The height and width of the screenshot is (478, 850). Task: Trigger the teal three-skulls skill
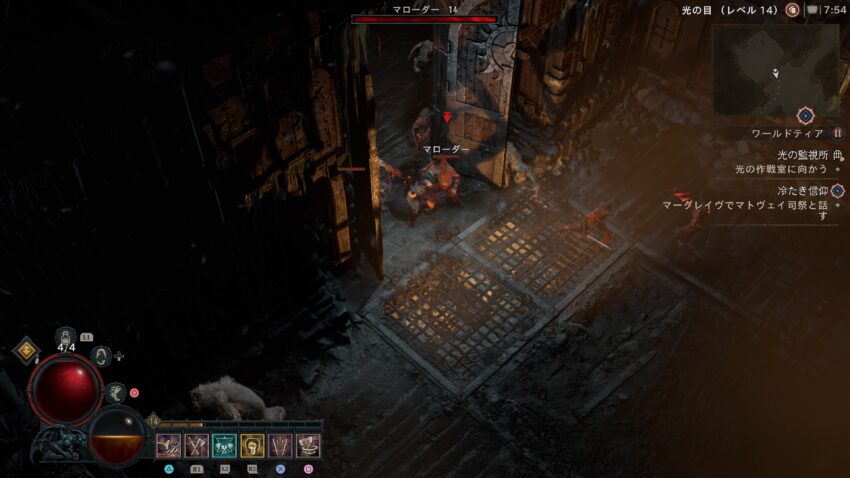click(225, 446)
